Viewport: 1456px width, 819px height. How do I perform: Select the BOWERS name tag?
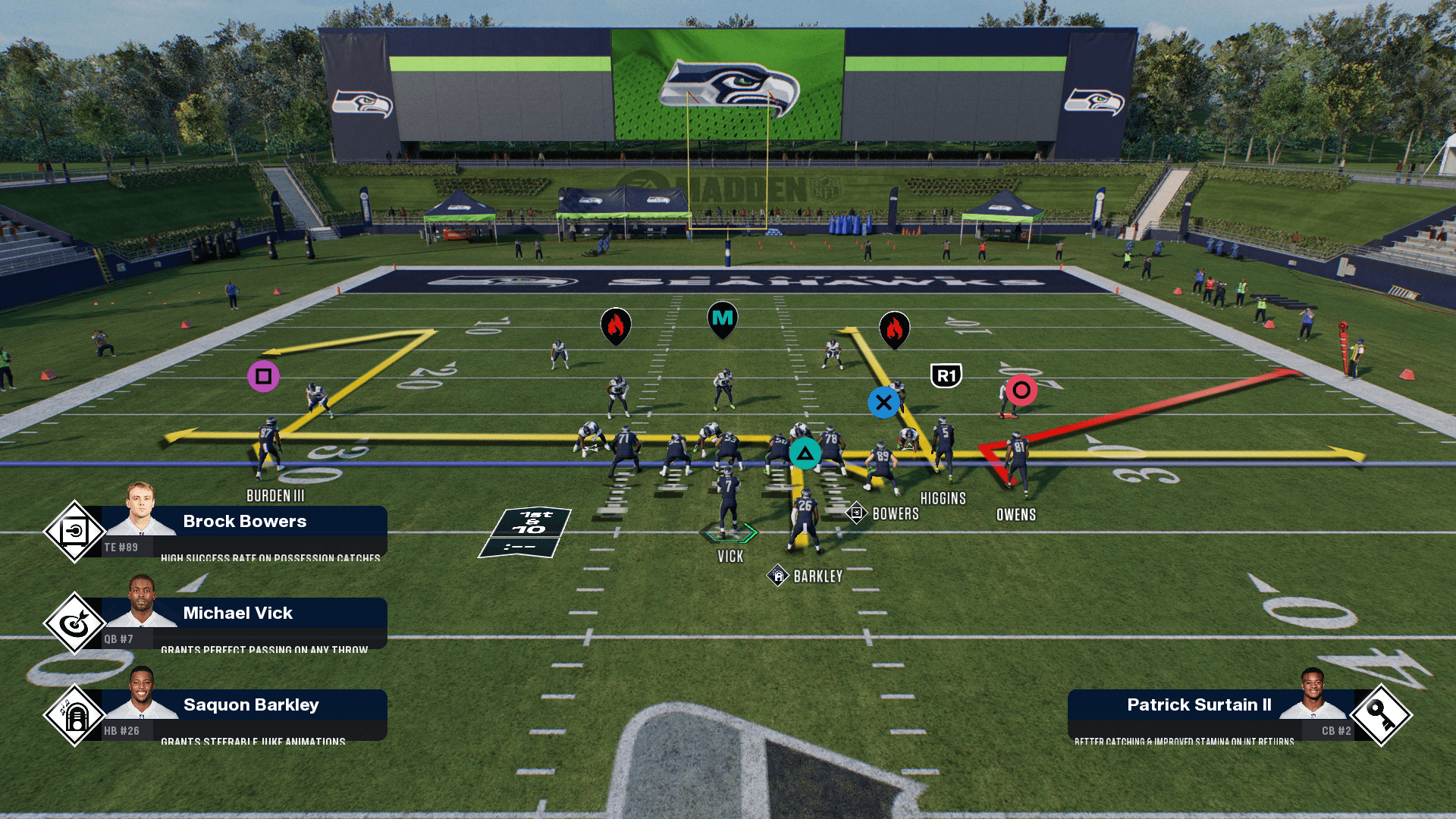[895, 514]
